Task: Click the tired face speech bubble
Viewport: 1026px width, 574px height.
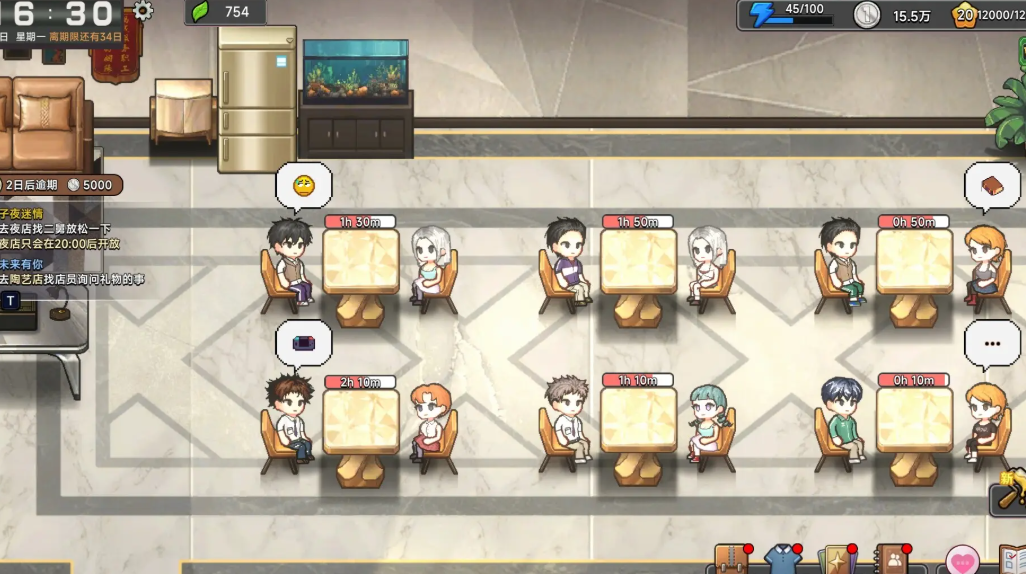Action: tap(303, 185)
